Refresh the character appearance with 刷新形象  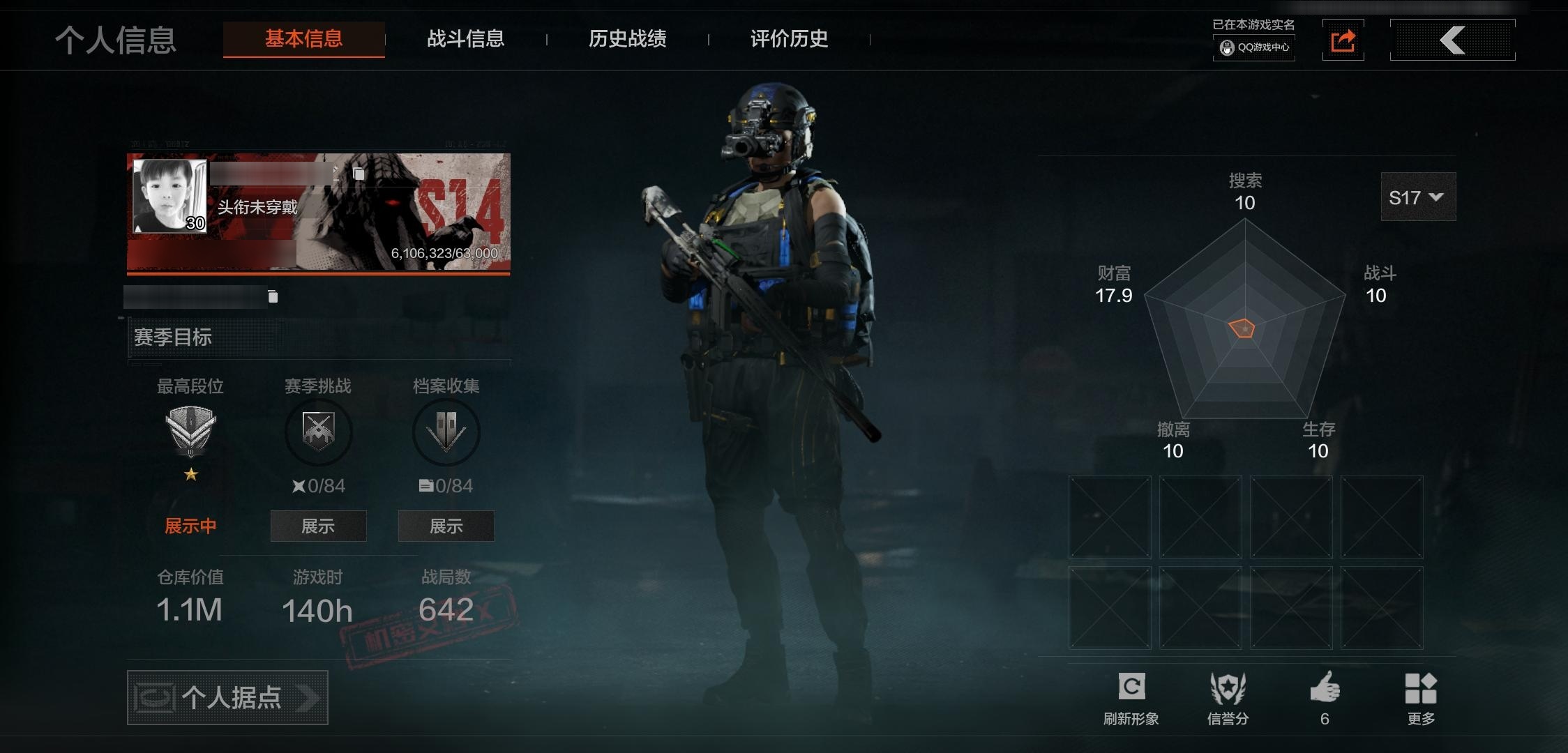click(1131, 697)
